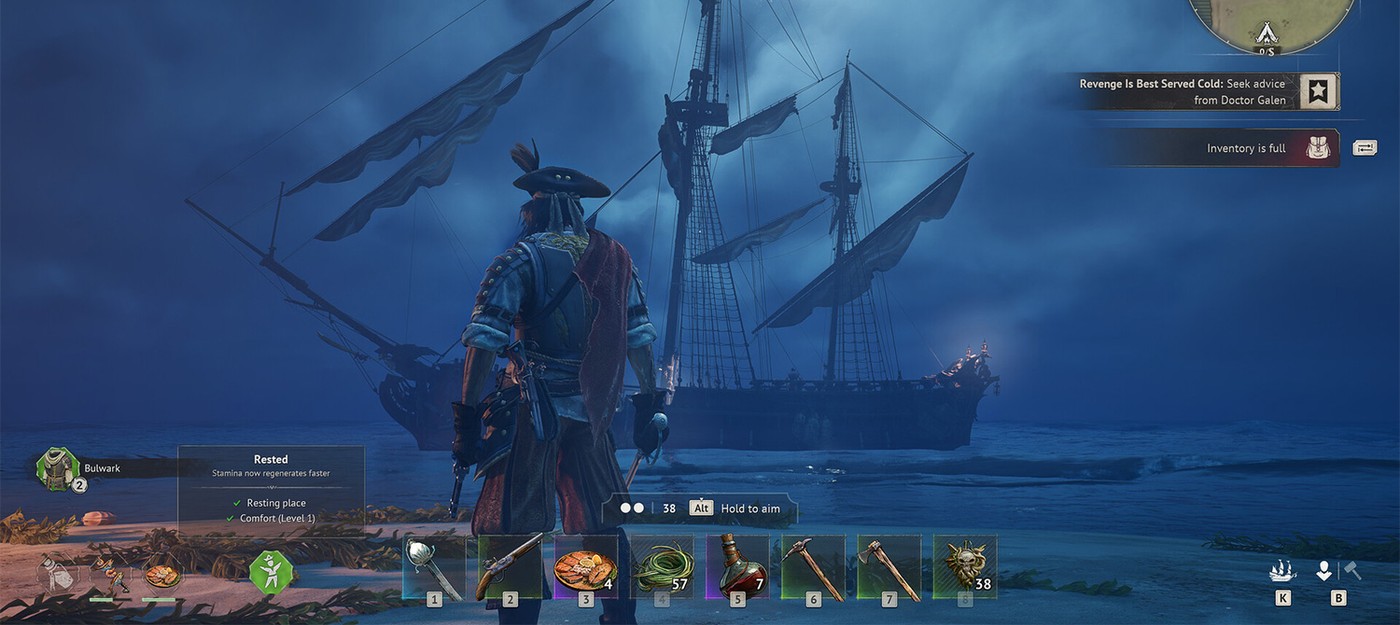
Task: Drink the red health potion
Action: tap(738, 567)
